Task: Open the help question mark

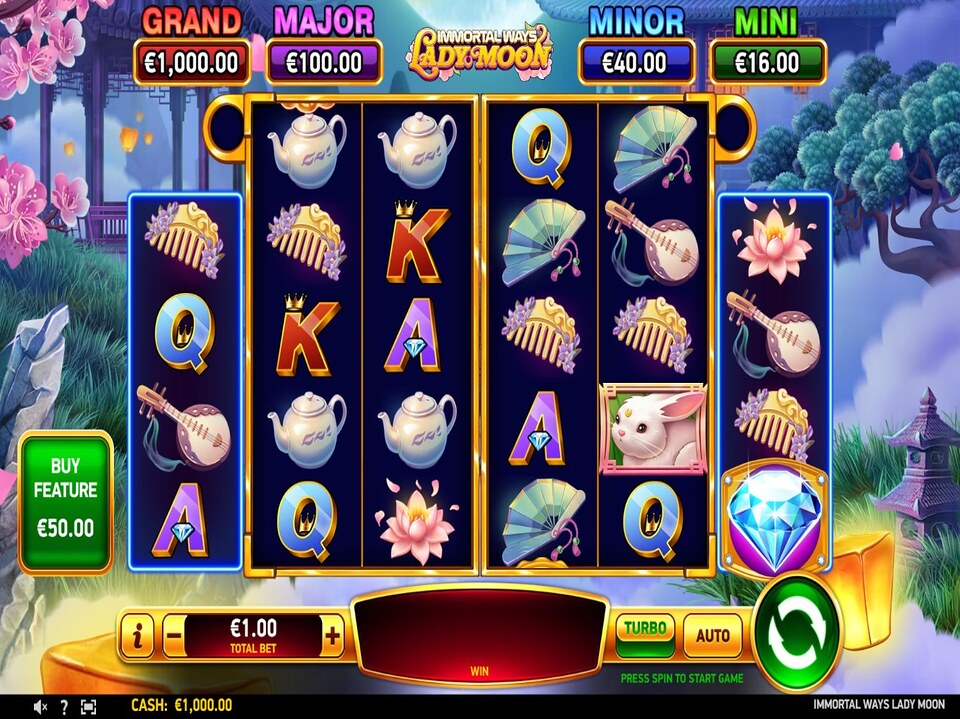Action: (64, 707)
